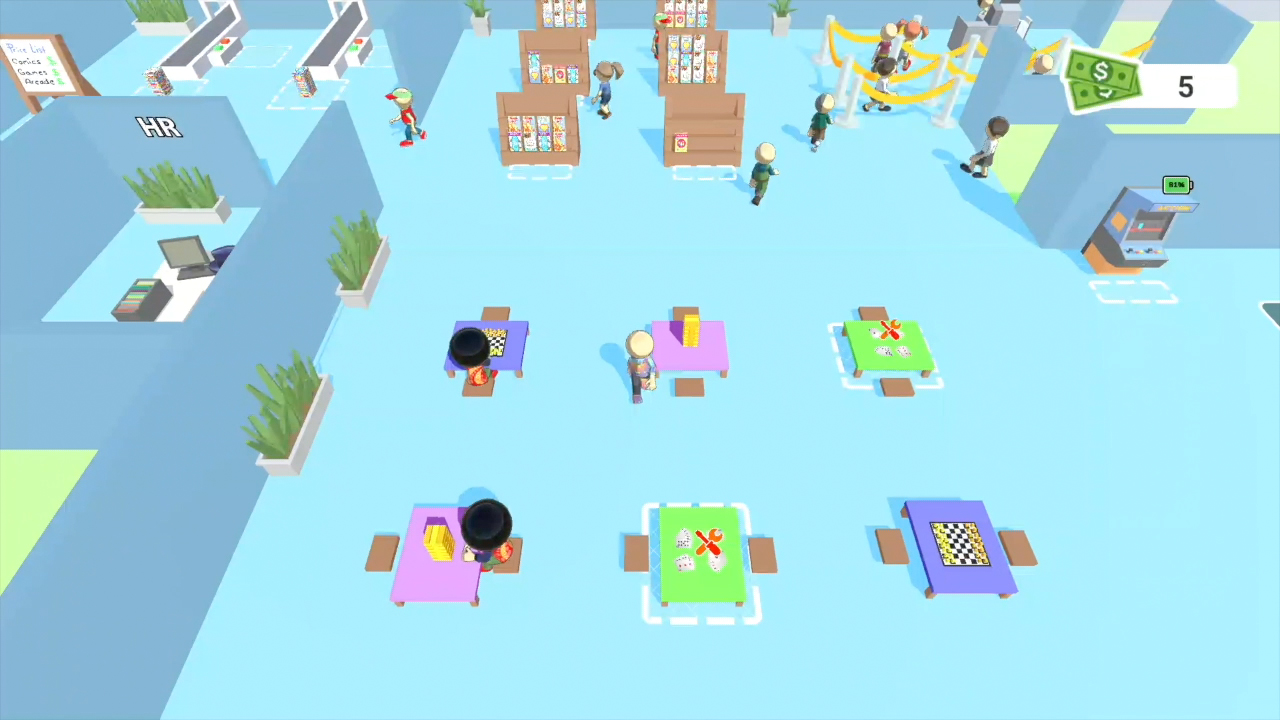Viewport: 1280px width, 720px height.
Task: Click the 81% battery indicator above the arcade
Action: tap(1176, 185)
